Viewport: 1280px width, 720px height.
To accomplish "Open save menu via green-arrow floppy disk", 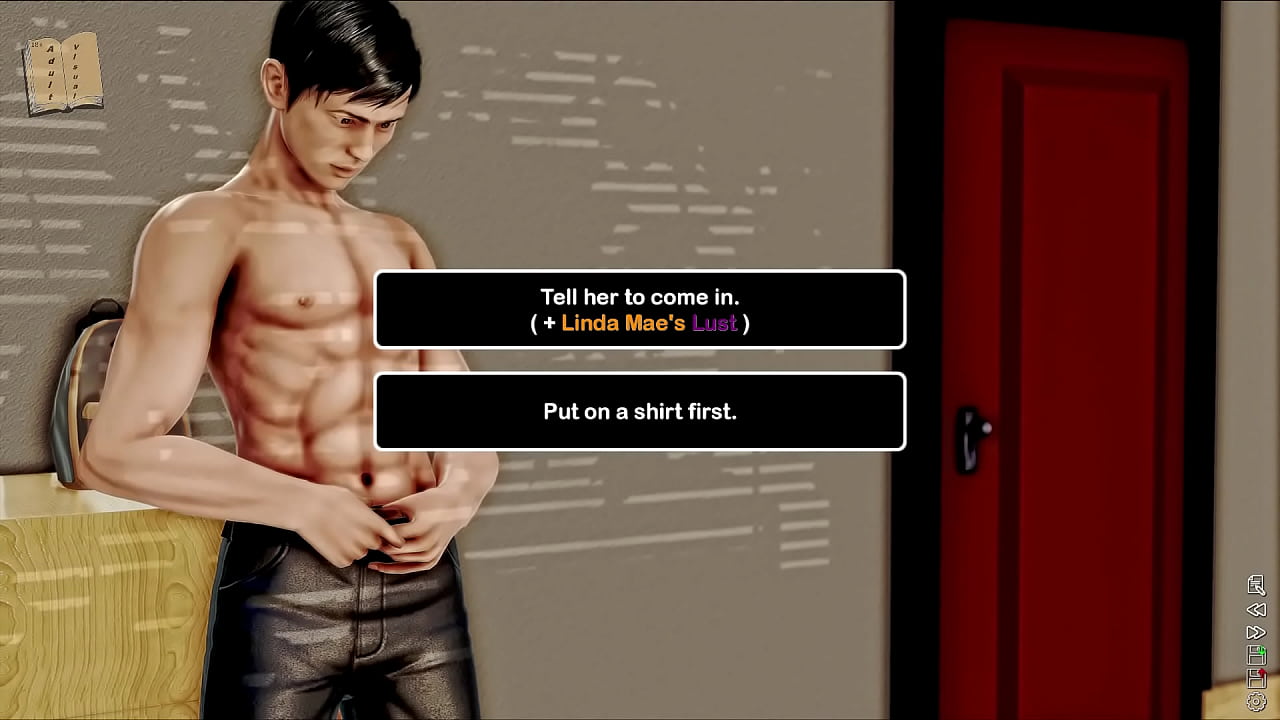I will (x=1256, y=655).
